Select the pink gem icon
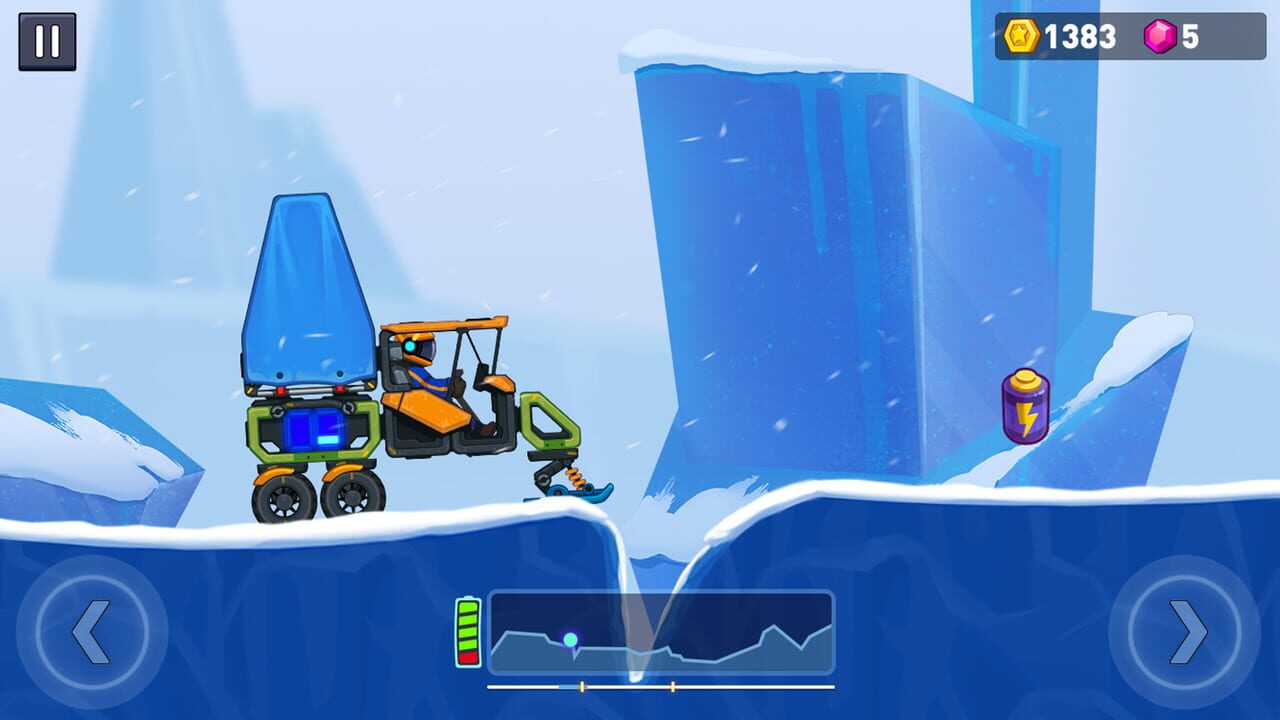Screen dimensions: 1280x720 coord(1162,38)
